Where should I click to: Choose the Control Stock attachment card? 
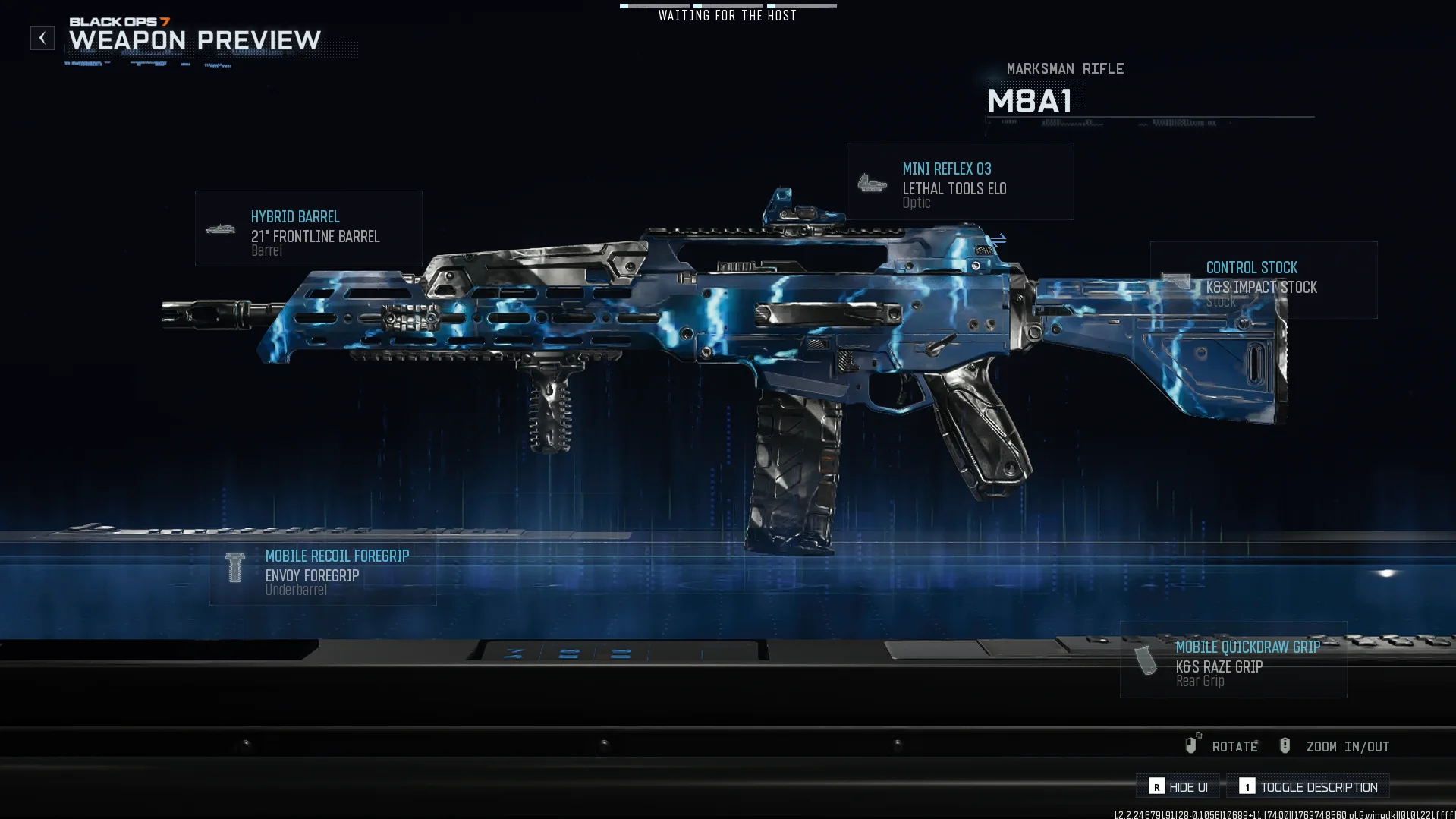[x=1263, y=280]
